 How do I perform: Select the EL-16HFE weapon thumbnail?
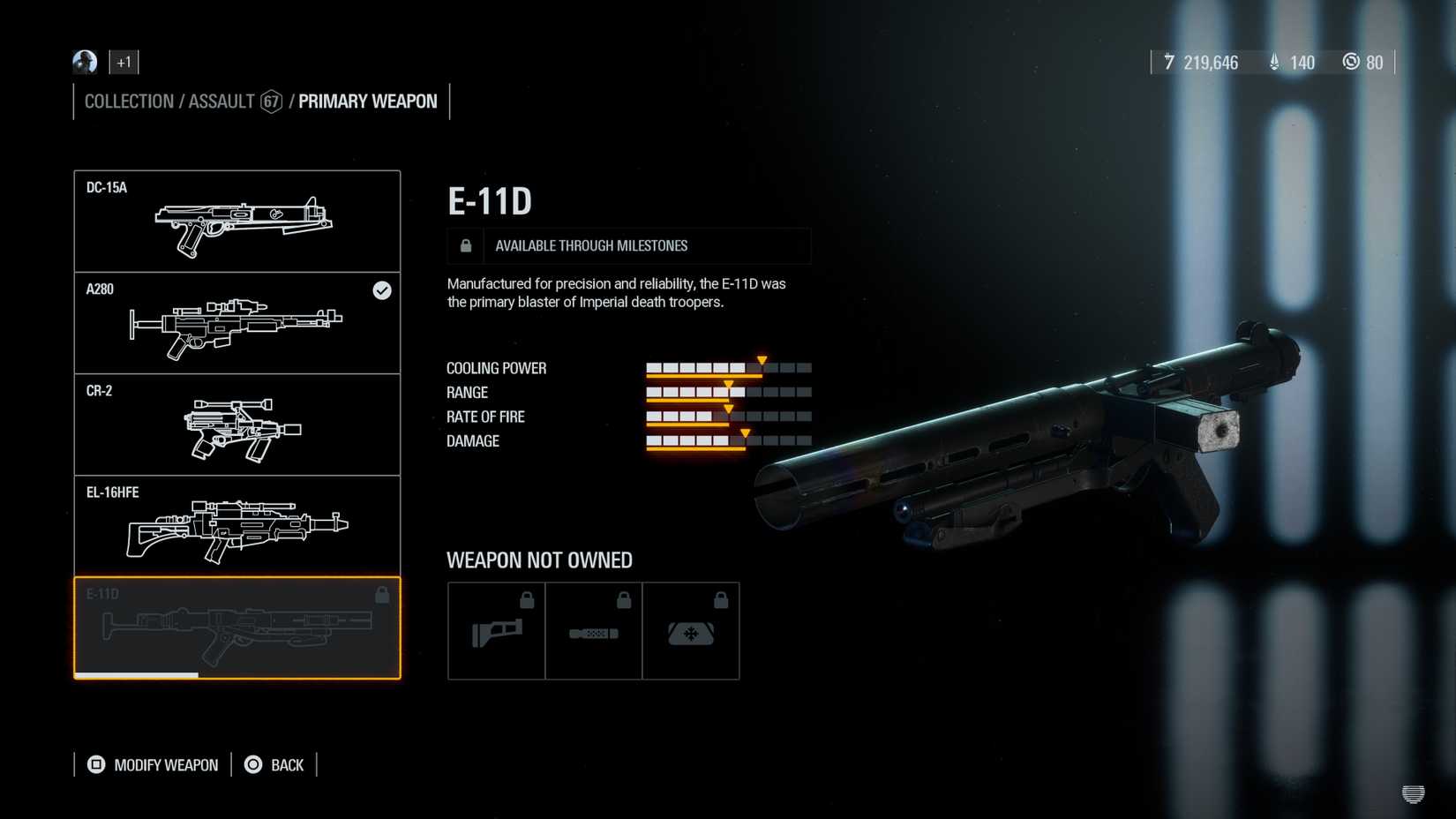pyautogui.click(x=236, y=525)
